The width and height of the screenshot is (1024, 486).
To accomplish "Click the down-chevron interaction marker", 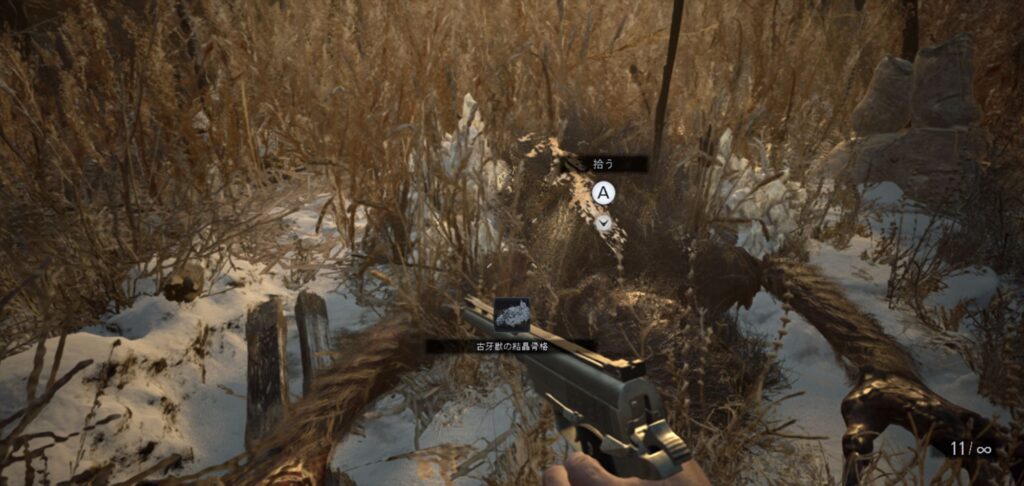I will (x=603, y=223).
